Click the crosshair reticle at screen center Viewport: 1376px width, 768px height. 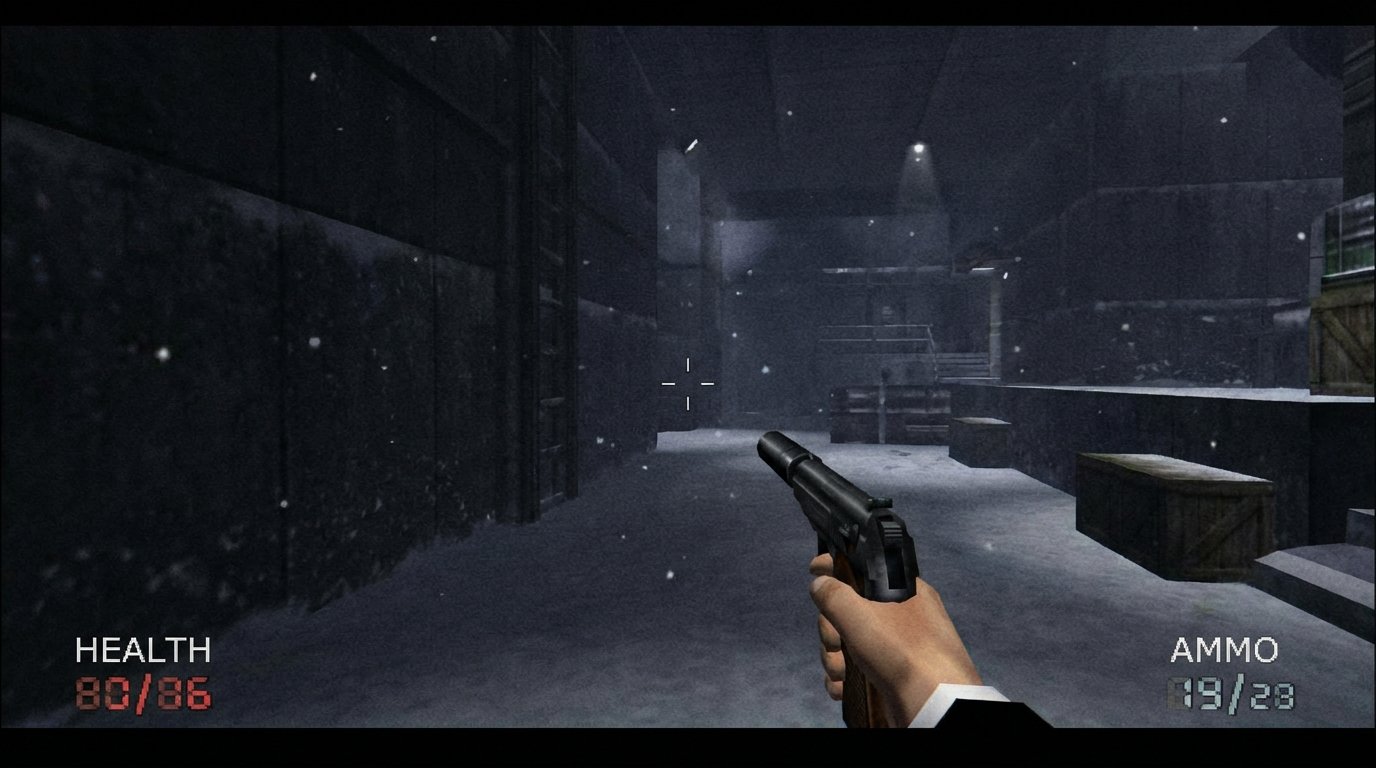tap(687, 383)
